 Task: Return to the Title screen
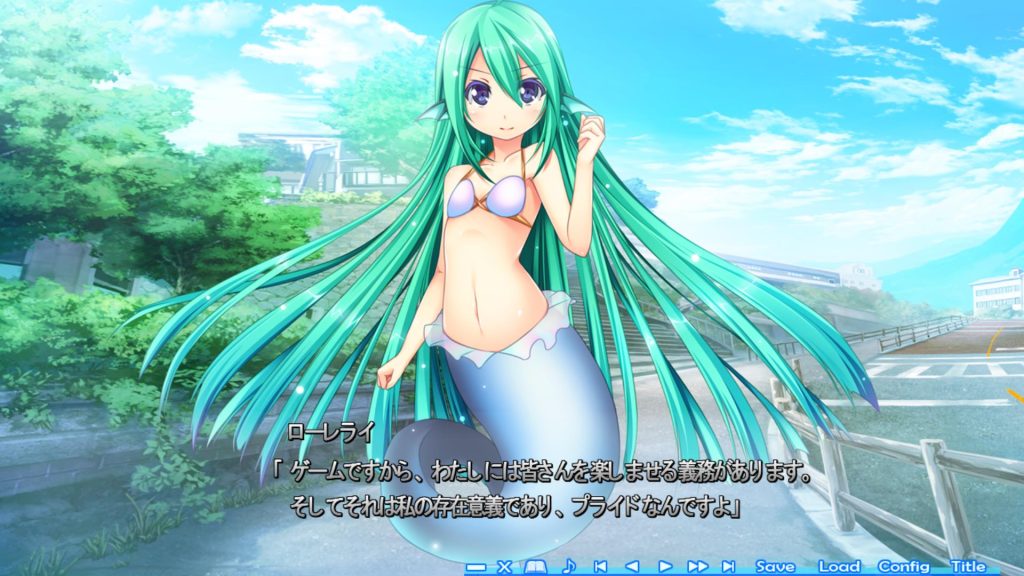click(x=968, y=567)
